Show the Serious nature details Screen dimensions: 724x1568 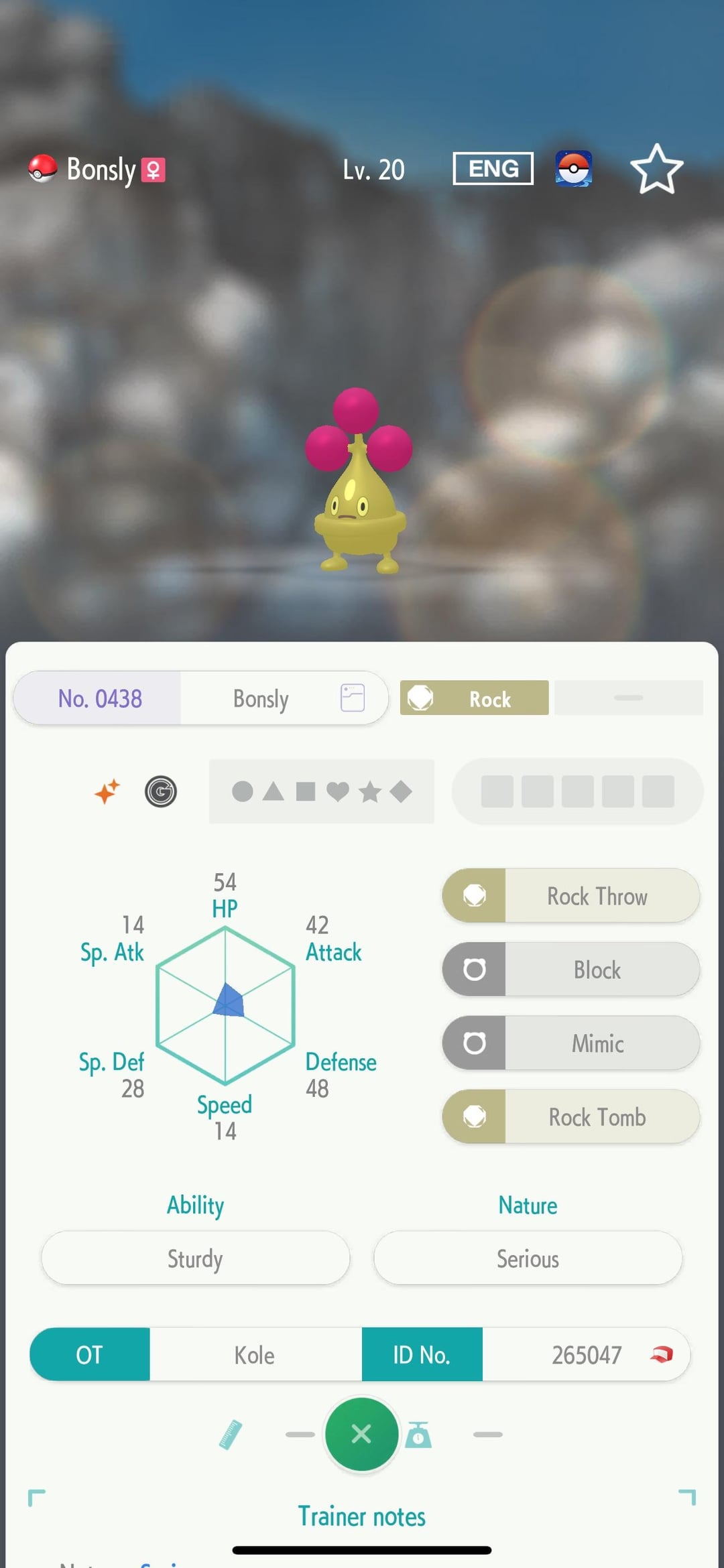[x=528, y=1258]
